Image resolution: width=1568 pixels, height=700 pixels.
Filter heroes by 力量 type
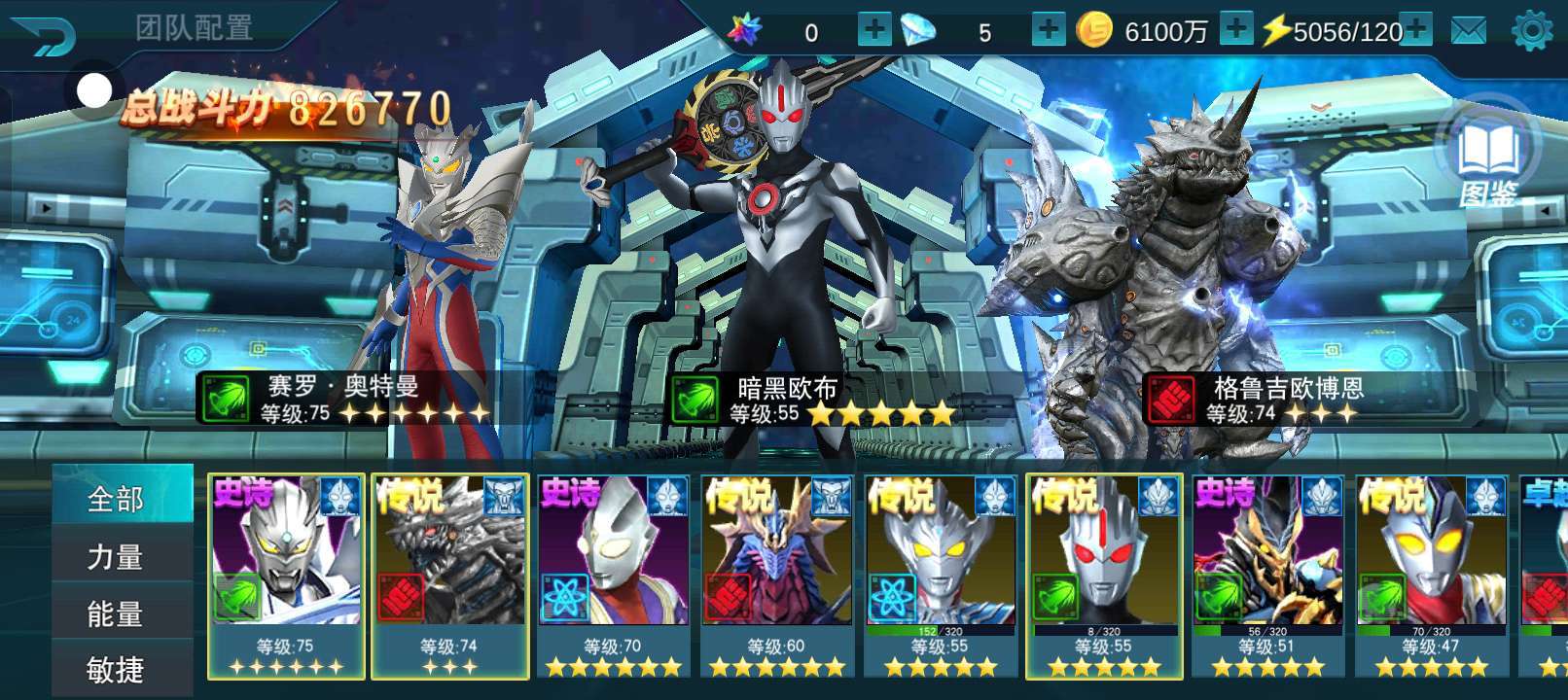tap(116, 556)
